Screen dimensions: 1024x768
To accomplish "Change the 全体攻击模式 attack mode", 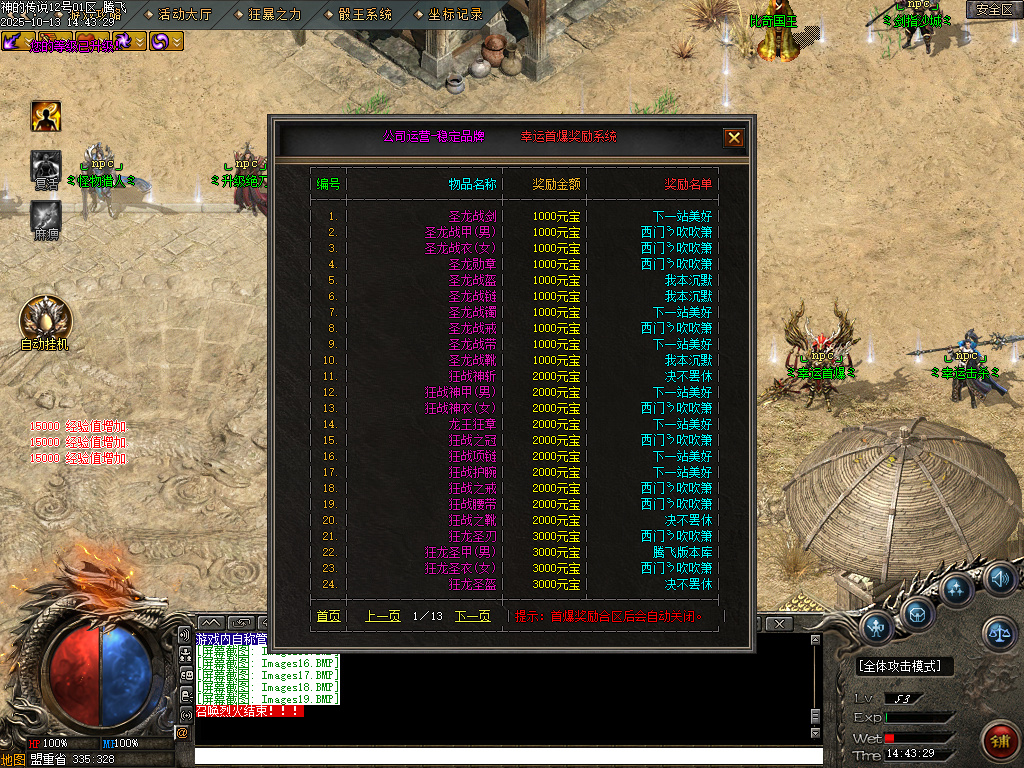I will click(x=905, y=666).
